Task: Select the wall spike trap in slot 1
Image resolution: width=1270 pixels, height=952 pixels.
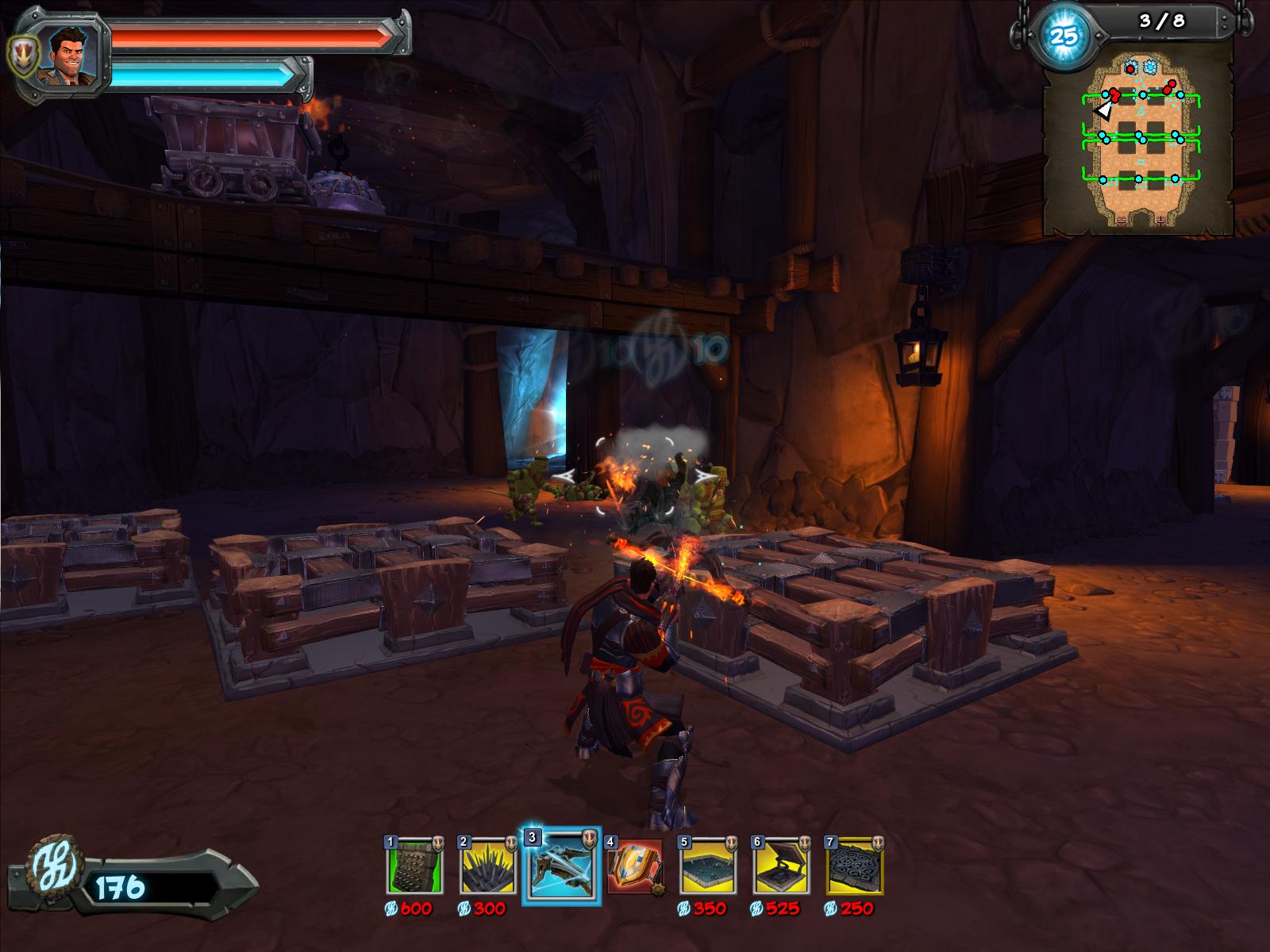Action: click(x=414, y=866)
